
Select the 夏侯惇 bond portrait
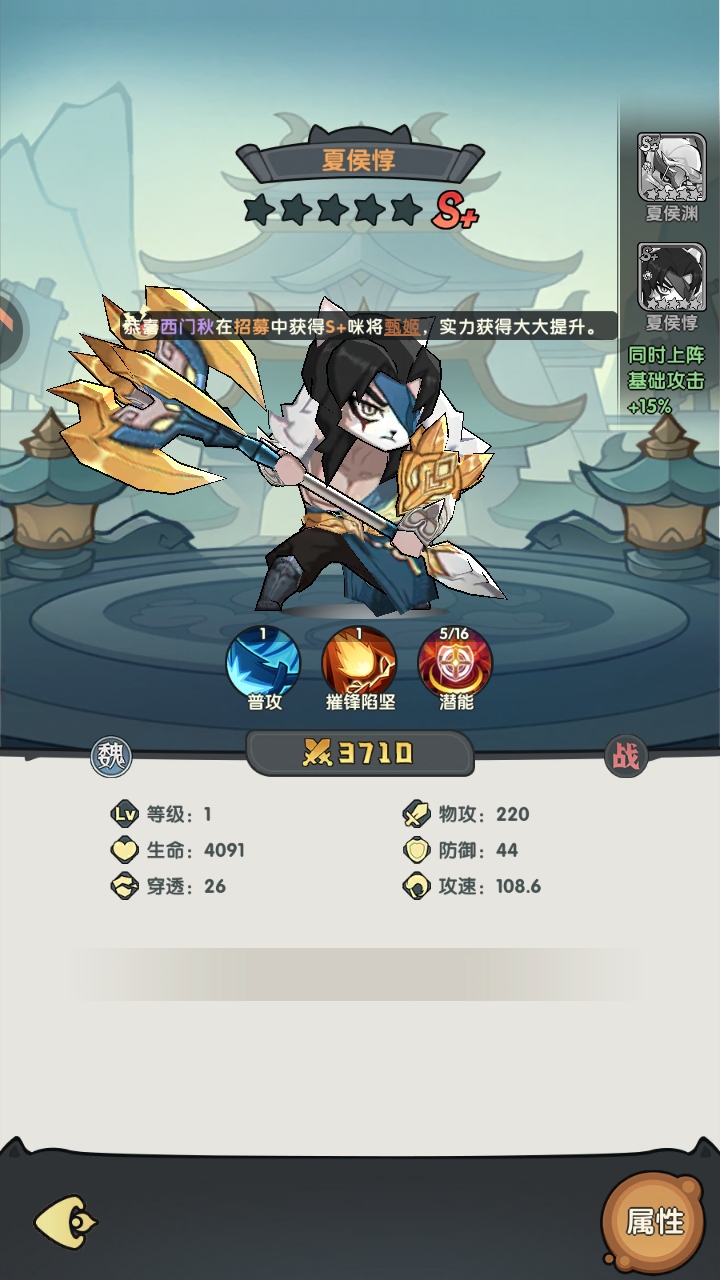pyautogui.click(x=671, y=278)
